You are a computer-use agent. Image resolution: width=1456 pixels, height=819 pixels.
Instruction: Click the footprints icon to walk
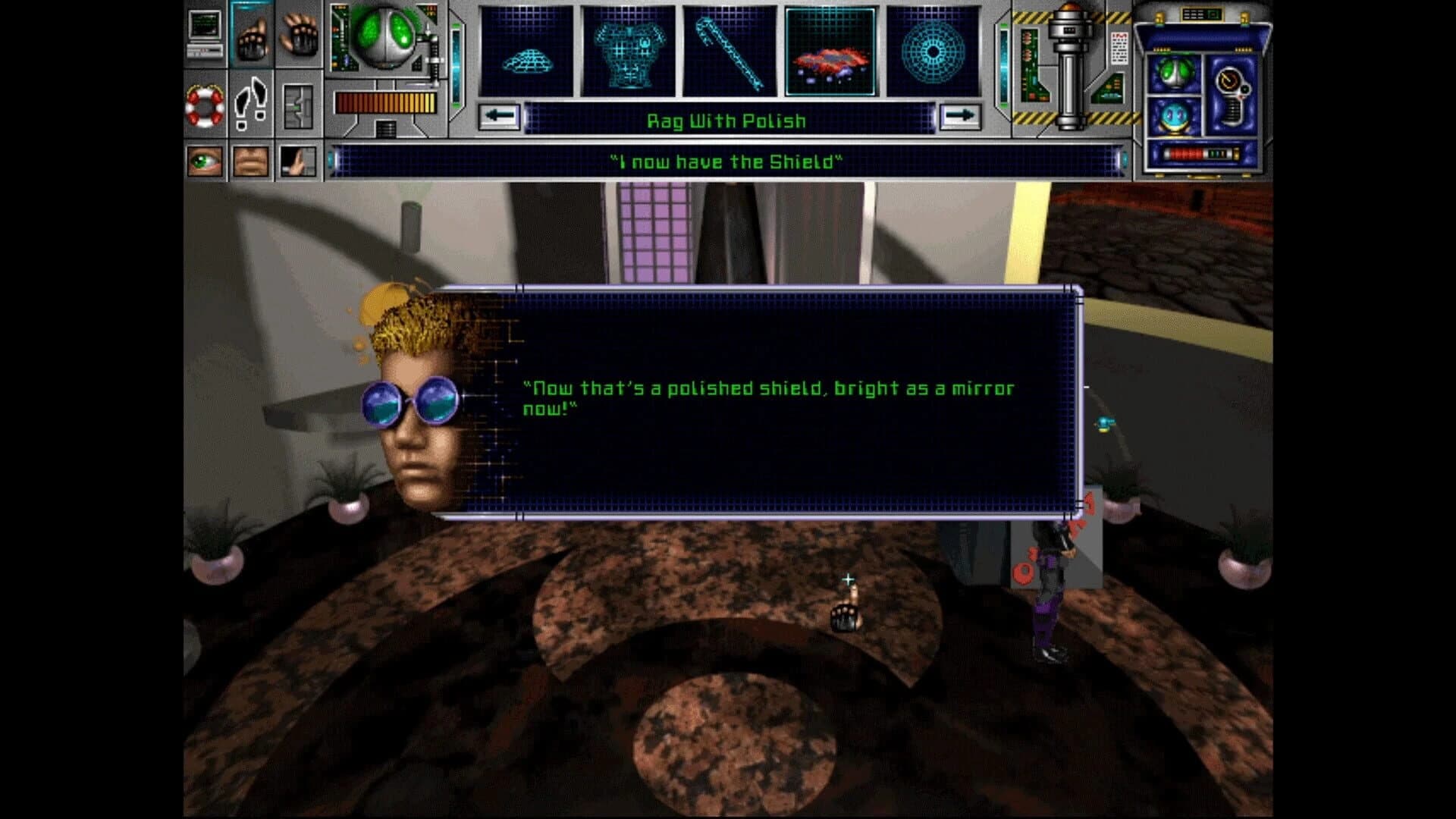click(x=250, y=105)
